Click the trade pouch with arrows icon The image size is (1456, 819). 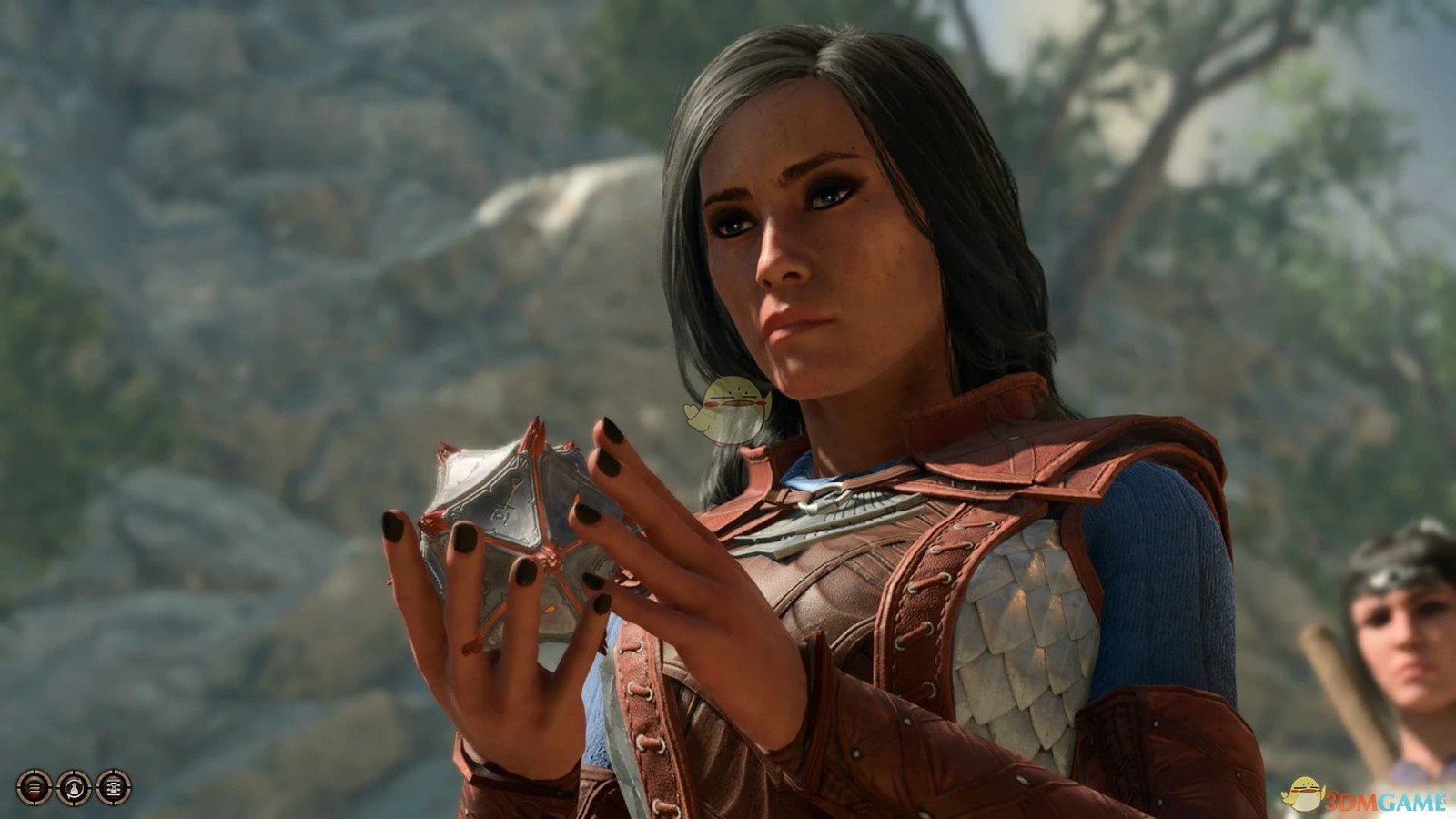74,787
